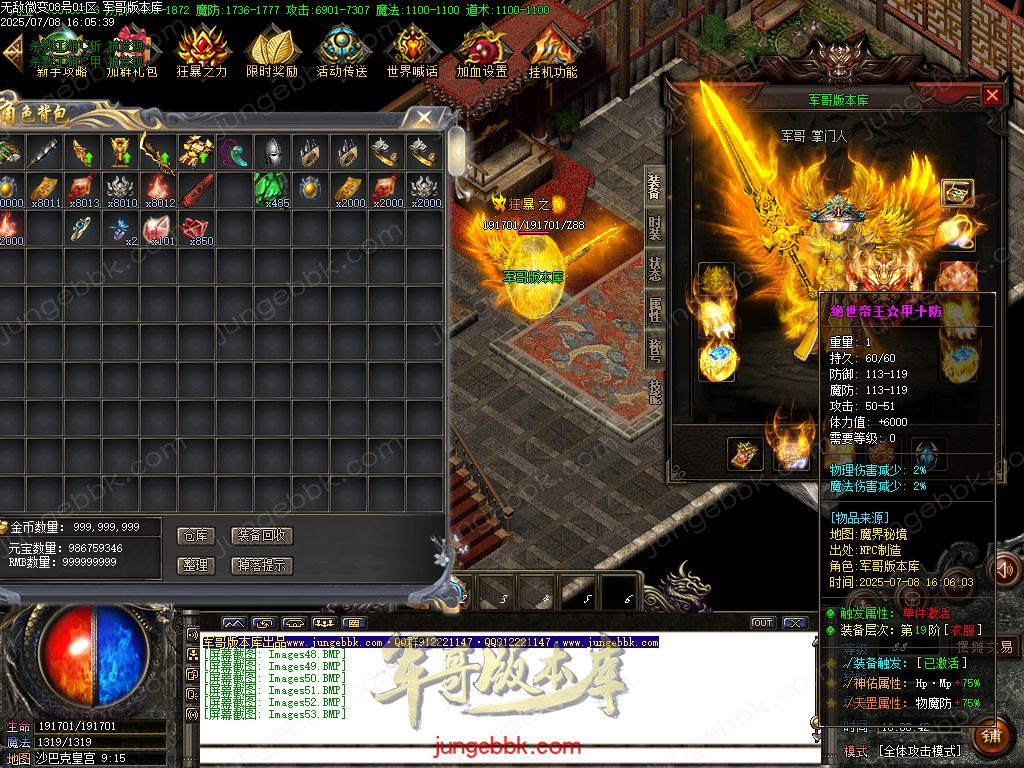Open the 仓库 warehouse button
Screen dimensions: 1024x768
point(195,536)
